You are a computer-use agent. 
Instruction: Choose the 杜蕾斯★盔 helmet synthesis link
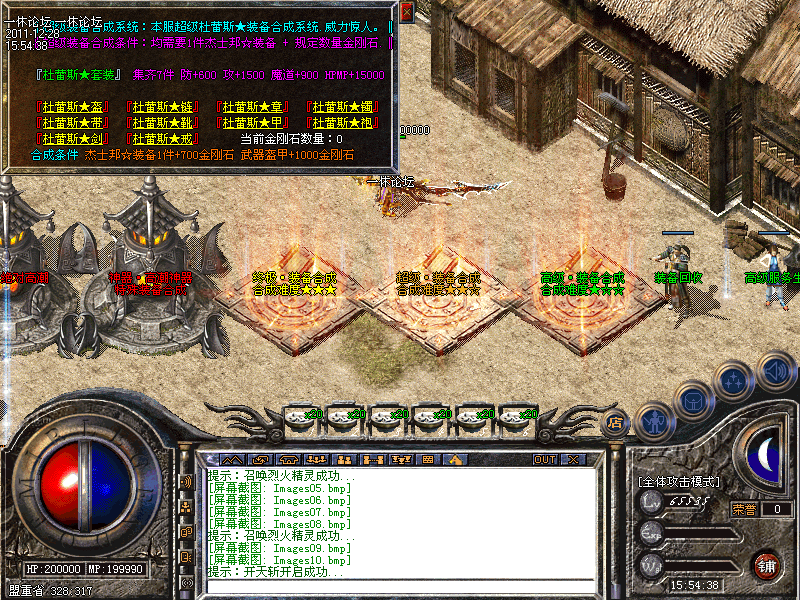[x=70, y=107]
